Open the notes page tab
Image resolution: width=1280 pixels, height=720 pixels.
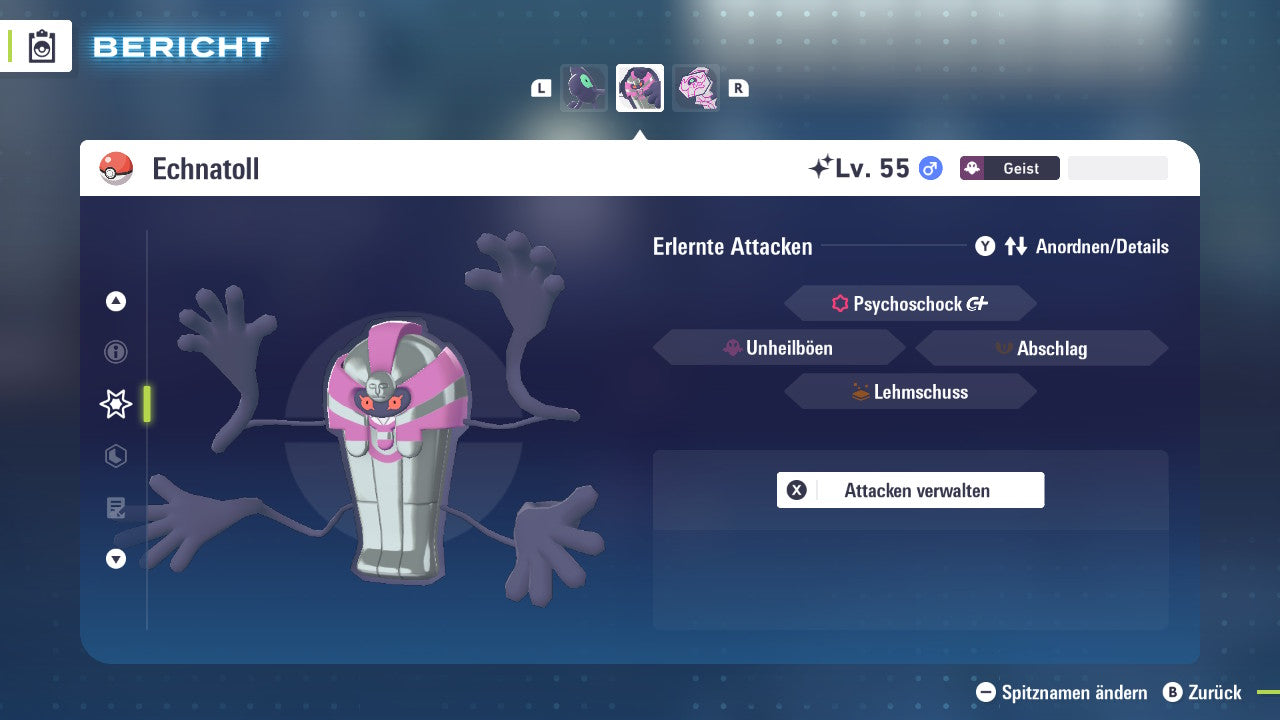[x=116, y=508]
